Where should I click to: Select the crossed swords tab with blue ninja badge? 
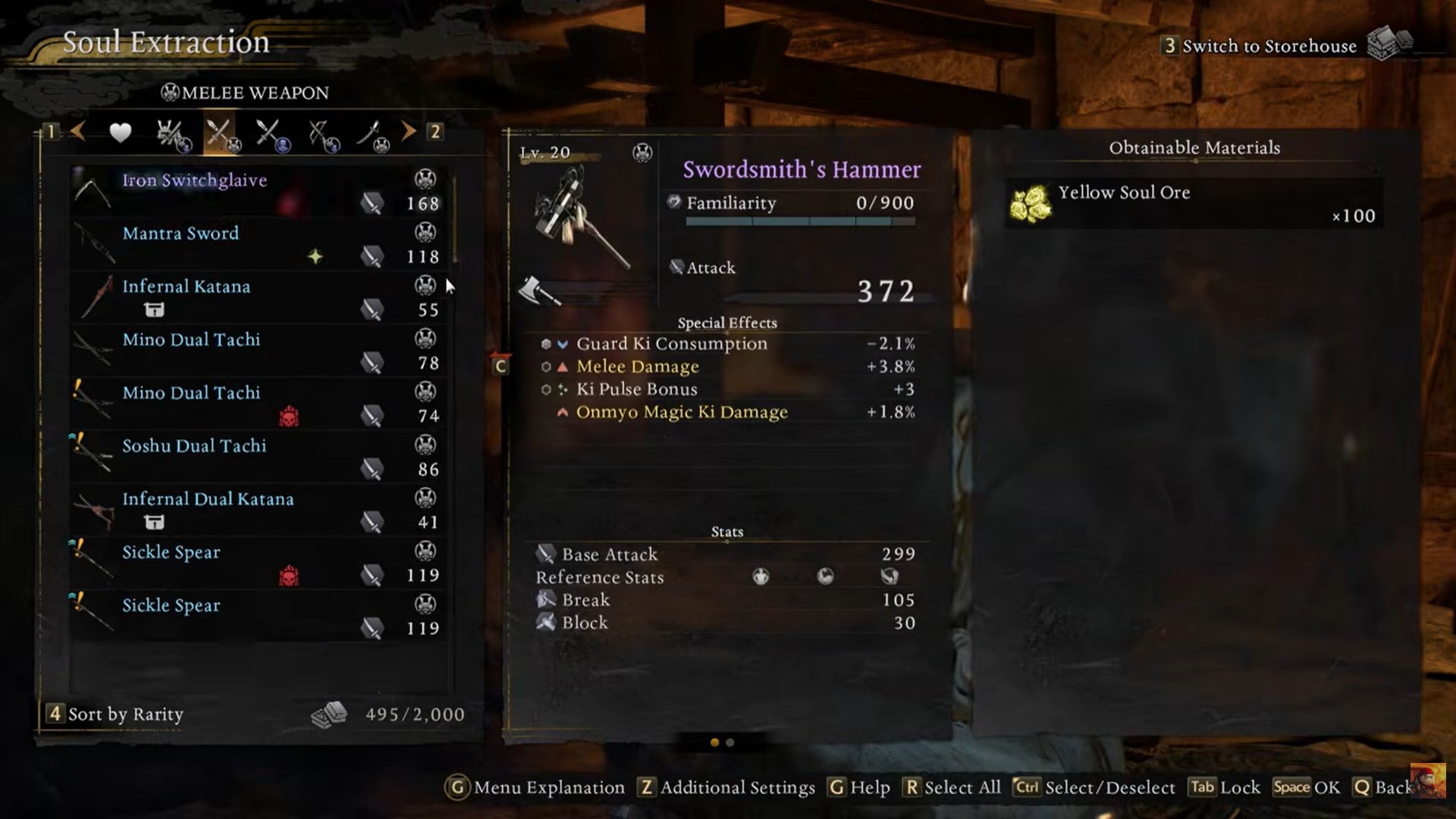click(x=271, y=134)
